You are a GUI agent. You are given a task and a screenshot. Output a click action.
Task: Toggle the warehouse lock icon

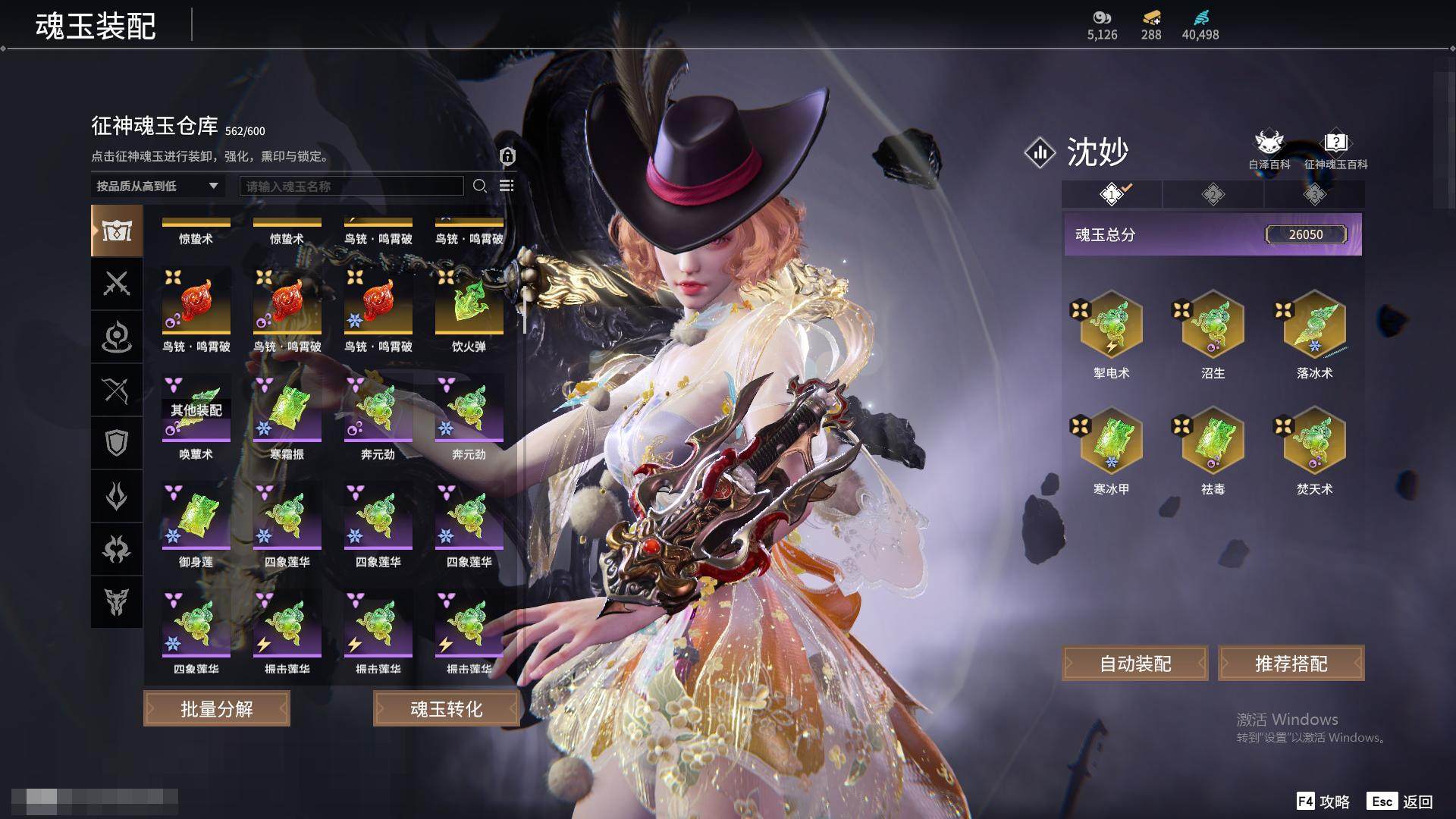[x=507, y=156]
